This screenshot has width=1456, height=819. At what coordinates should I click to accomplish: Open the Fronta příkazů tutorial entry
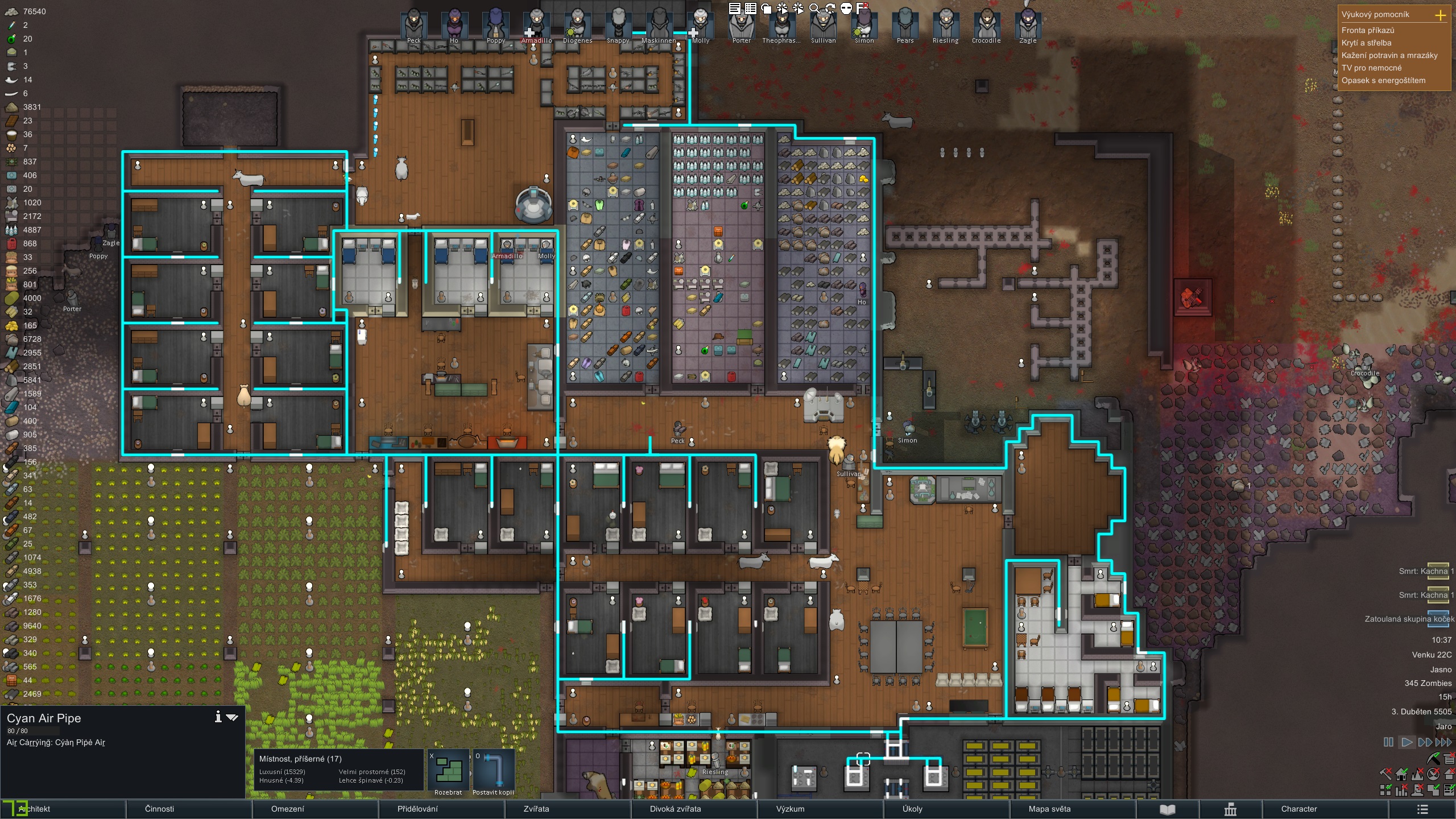[x=1368, y=30]
